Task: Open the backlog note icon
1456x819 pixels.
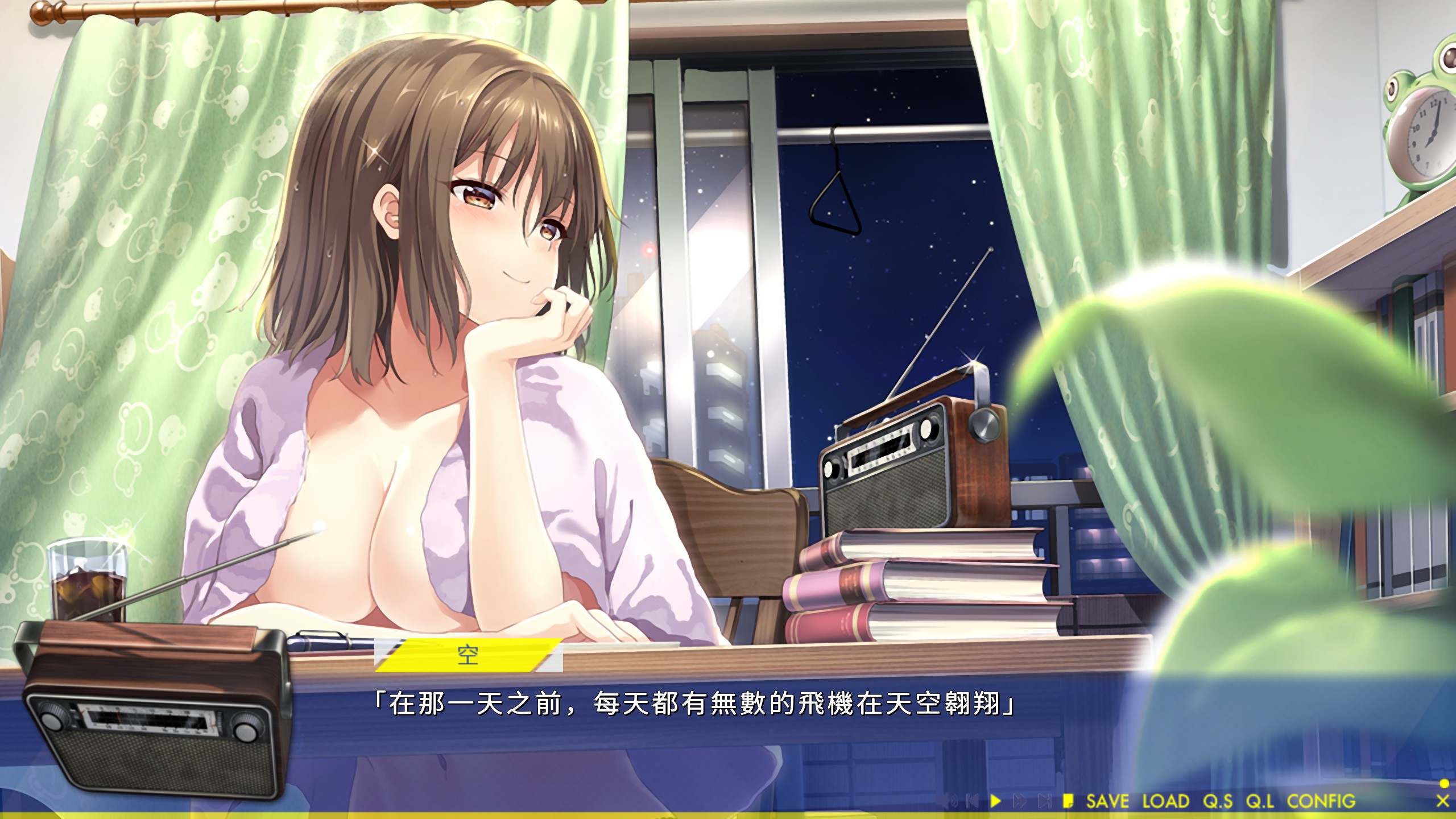Action: [x=1068, y=801]
